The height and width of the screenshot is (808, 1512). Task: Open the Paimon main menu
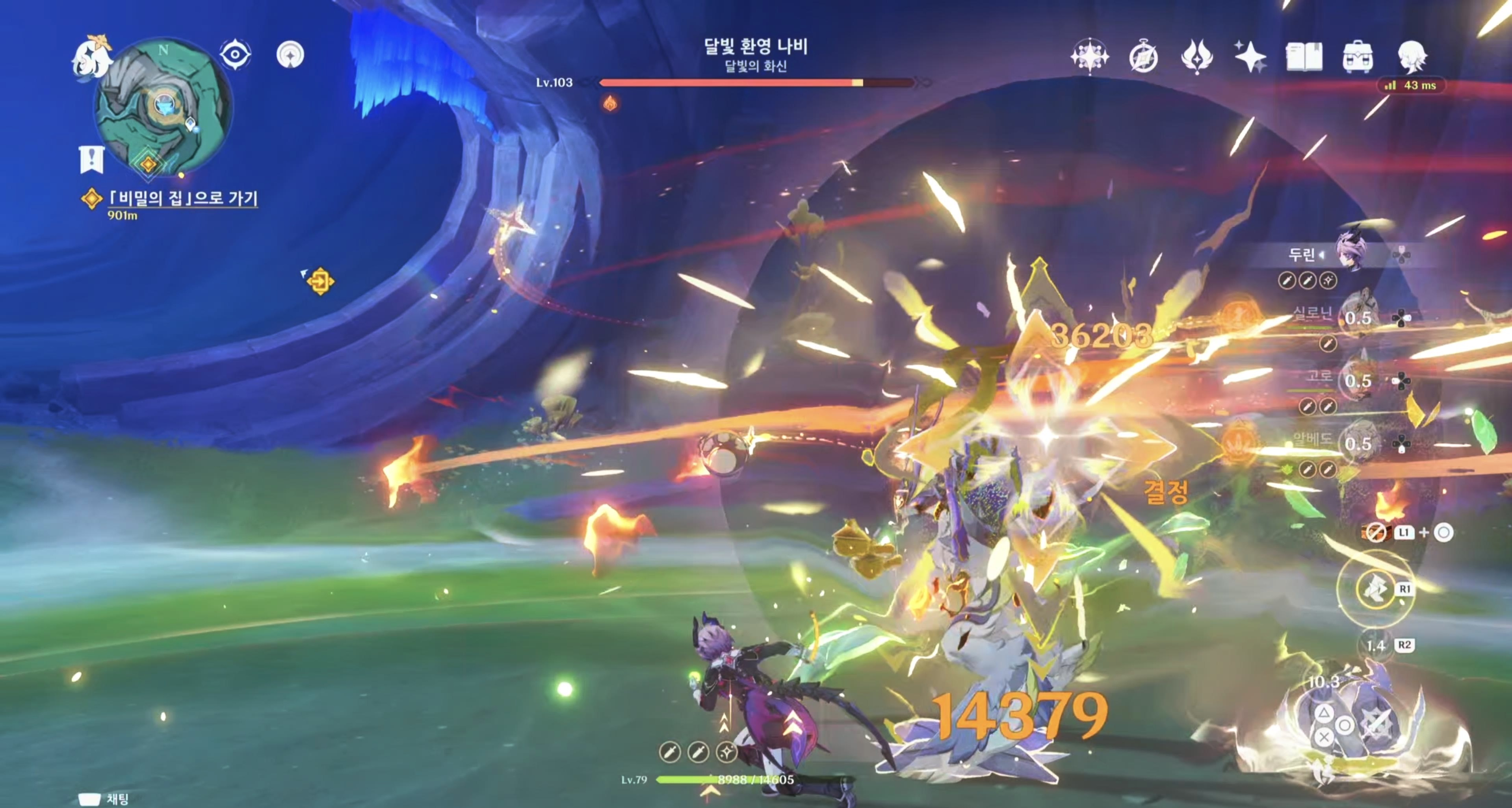pyautogui.click(x=93, y=56)
